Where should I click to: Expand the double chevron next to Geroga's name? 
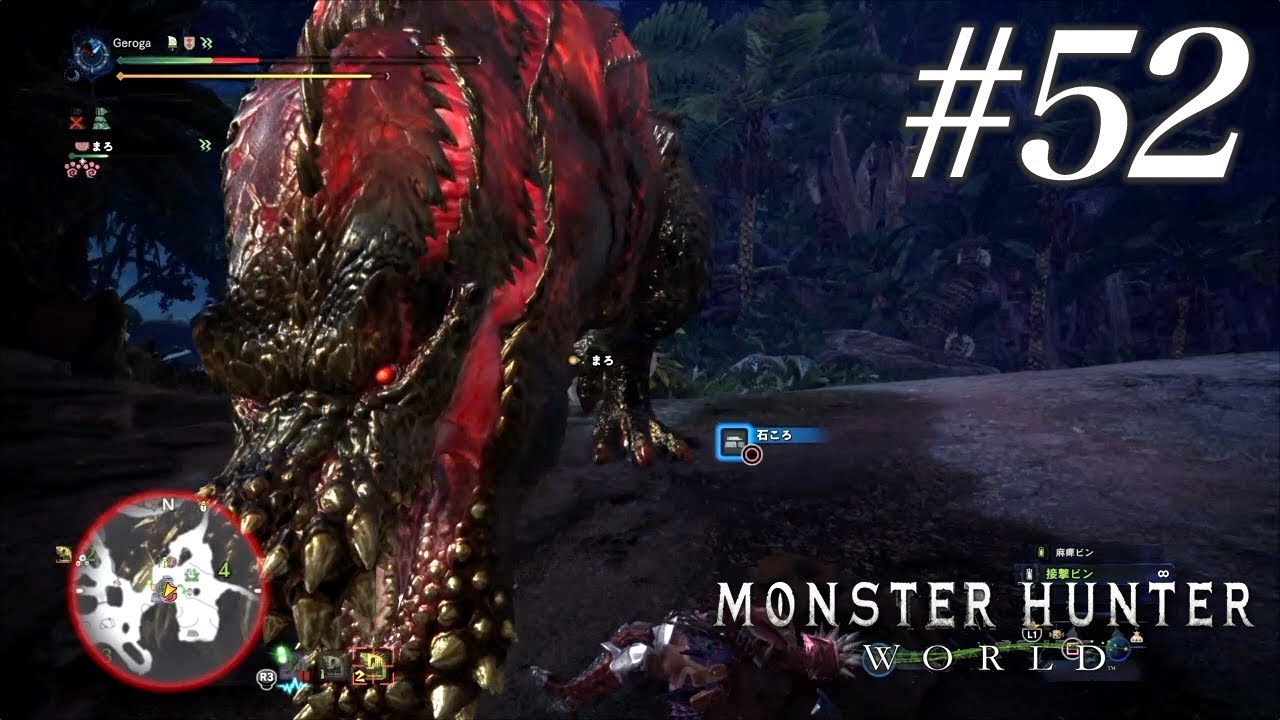[x=205, y=43]
